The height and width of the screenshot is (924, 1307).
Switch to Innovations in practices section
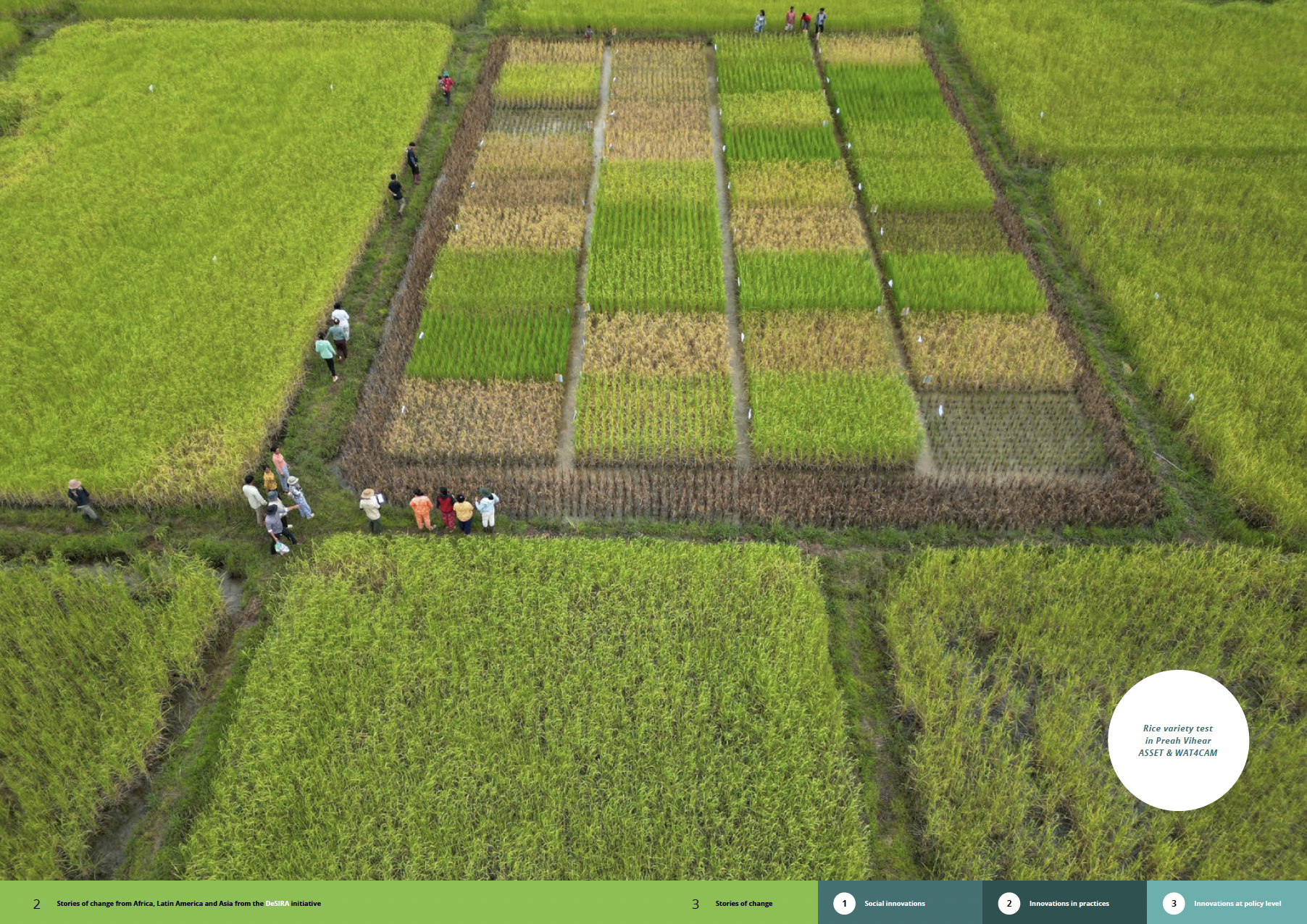pos(1069,903)
